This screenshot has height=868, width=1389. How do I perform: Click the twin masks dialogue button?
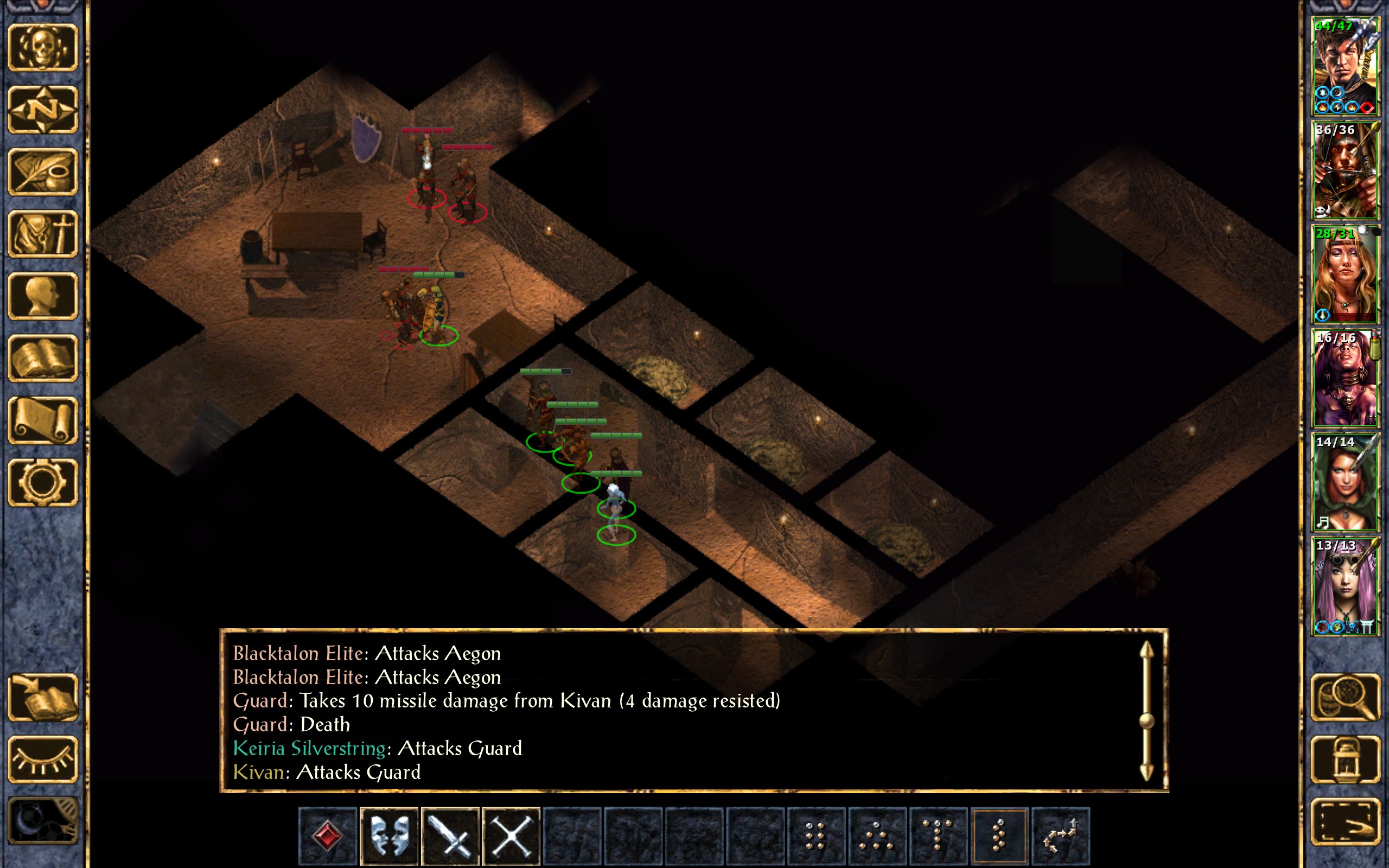click(389, 835)
